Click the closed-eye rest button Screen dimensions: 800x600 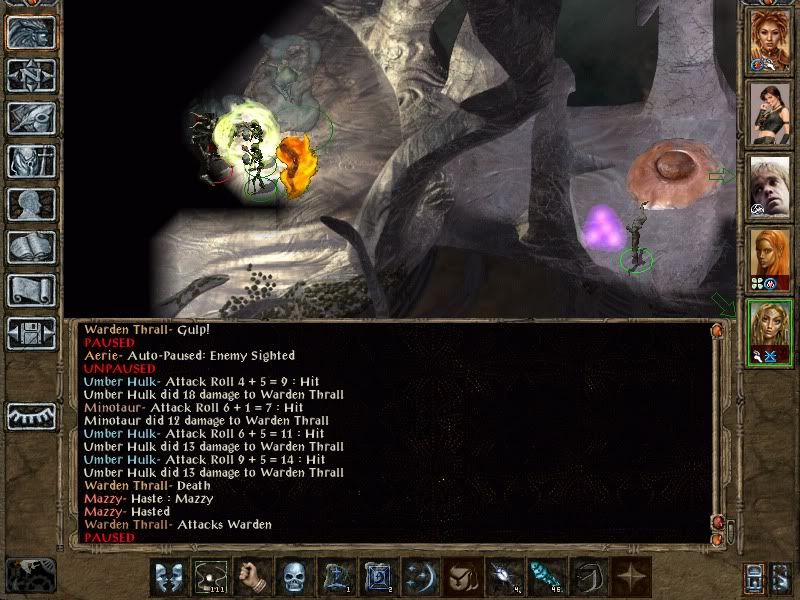point(31,415)
